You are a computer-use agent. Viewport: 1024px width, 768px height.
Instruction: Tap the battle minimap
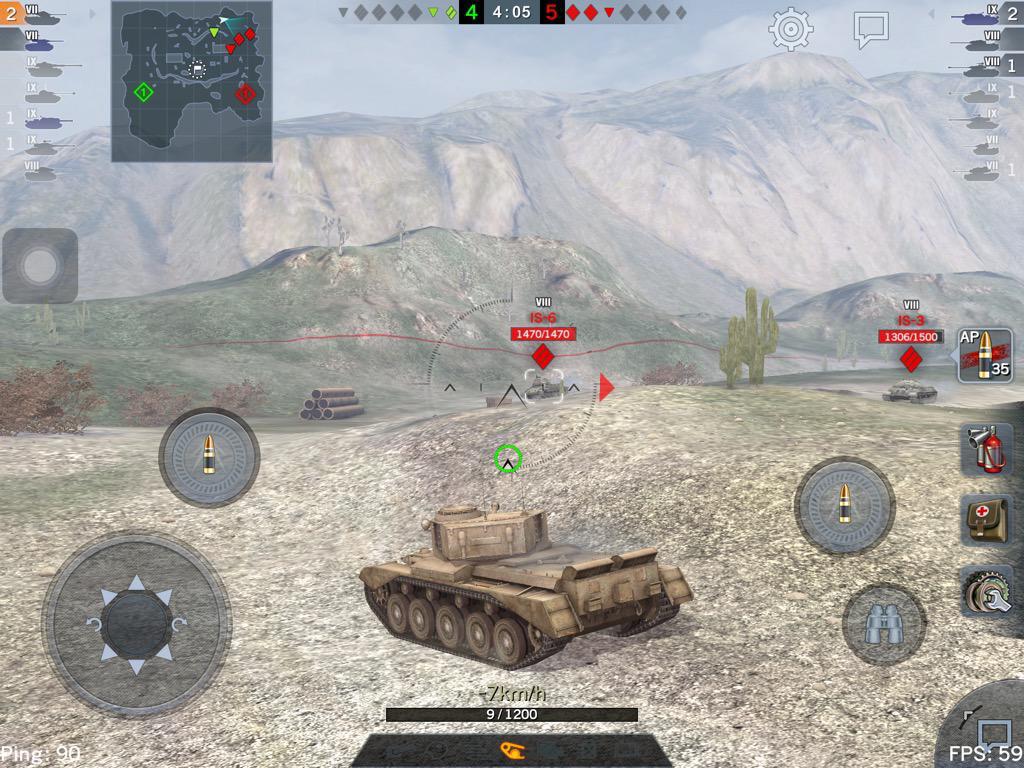[192, 82]
